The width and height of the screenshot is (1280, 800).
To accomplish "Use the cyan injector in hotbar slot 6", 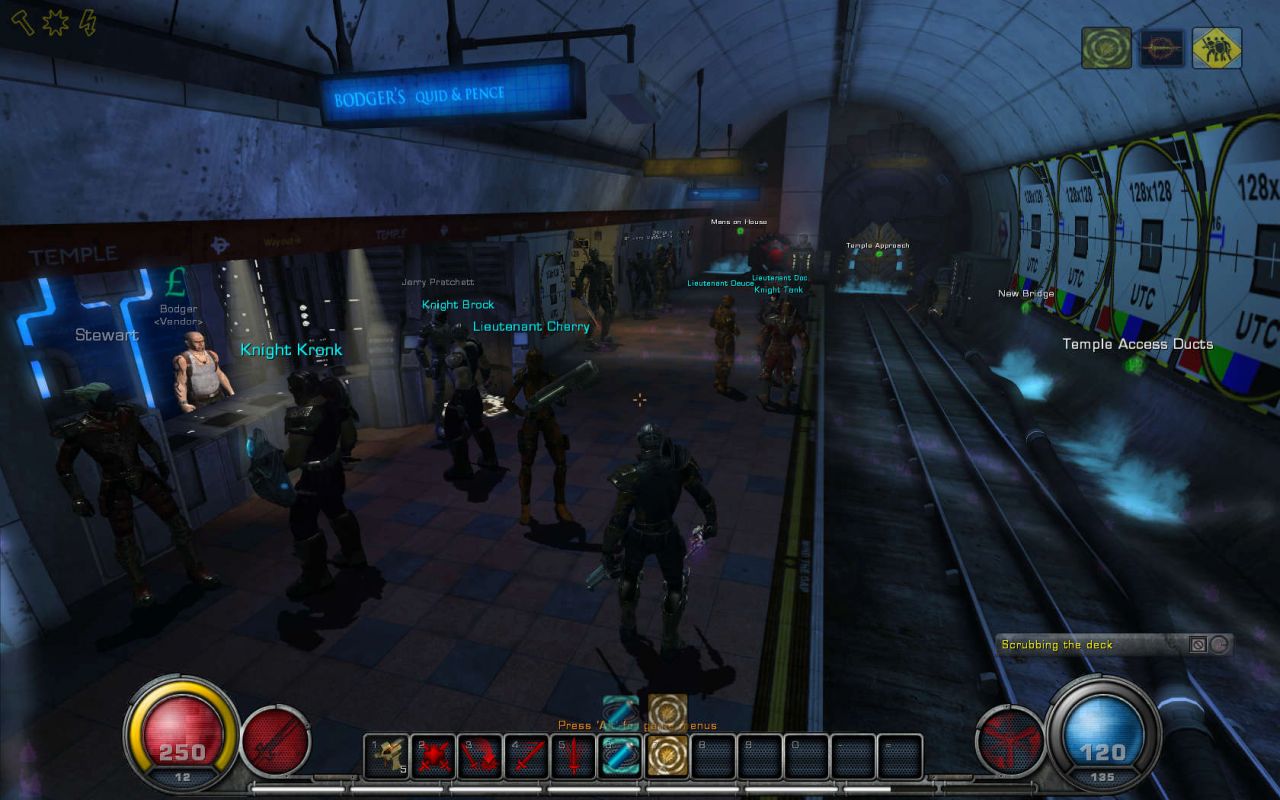I will (620, 757).
